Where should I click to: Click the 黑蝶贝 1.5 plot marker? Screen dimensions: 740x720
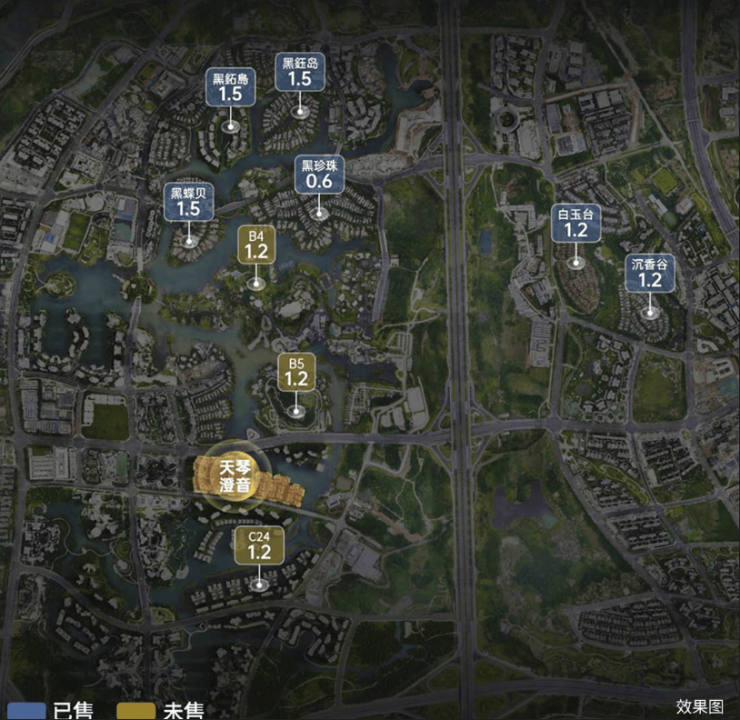click(188, 202)
